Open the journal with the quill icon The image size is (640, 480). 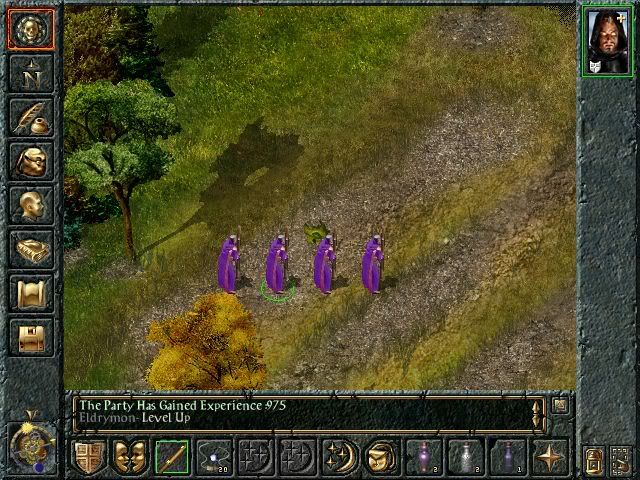30,117
